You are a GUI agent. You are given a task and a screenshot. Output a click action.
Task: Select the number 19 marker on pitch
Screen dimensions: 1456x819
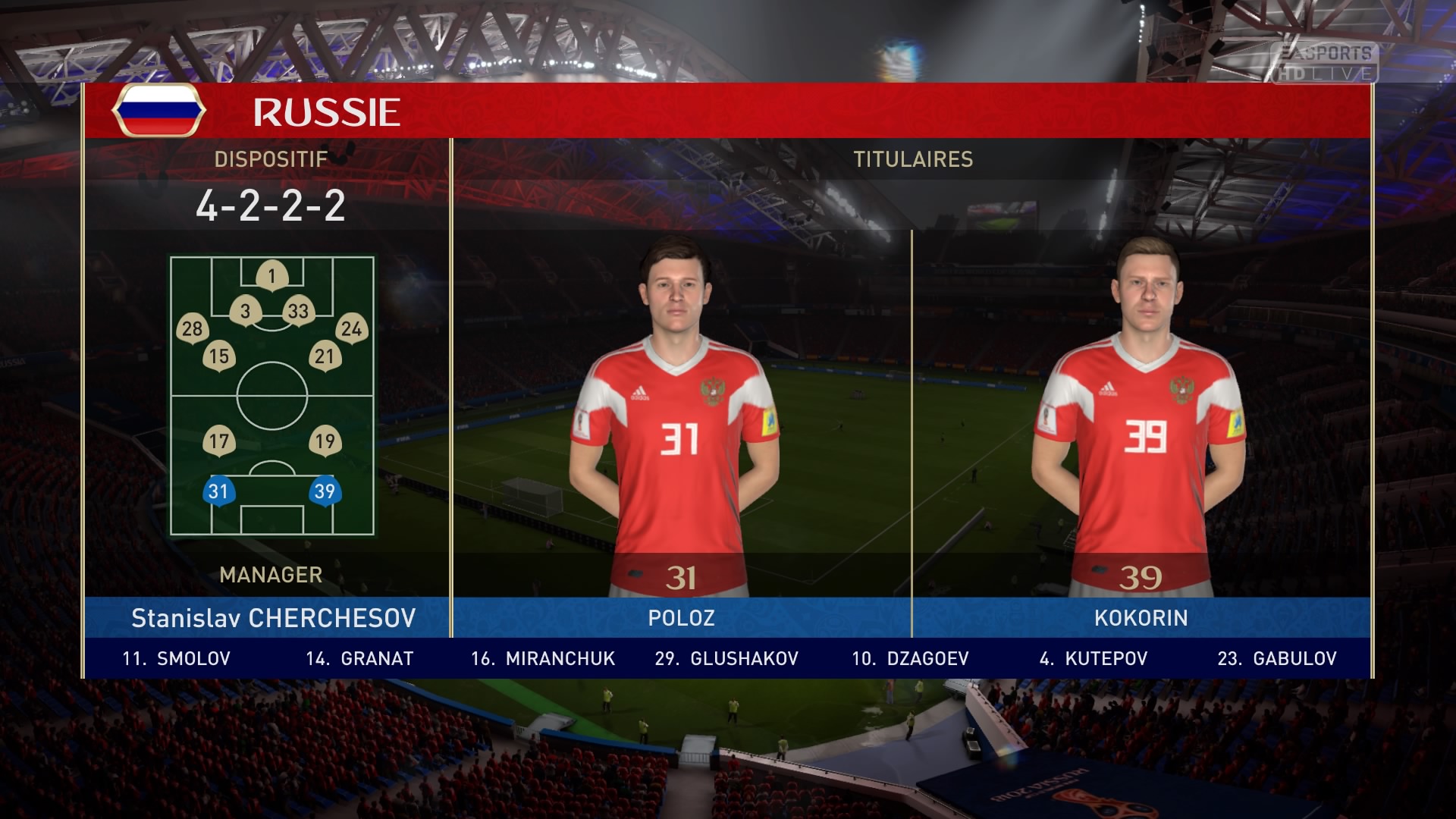pos(325,441)
